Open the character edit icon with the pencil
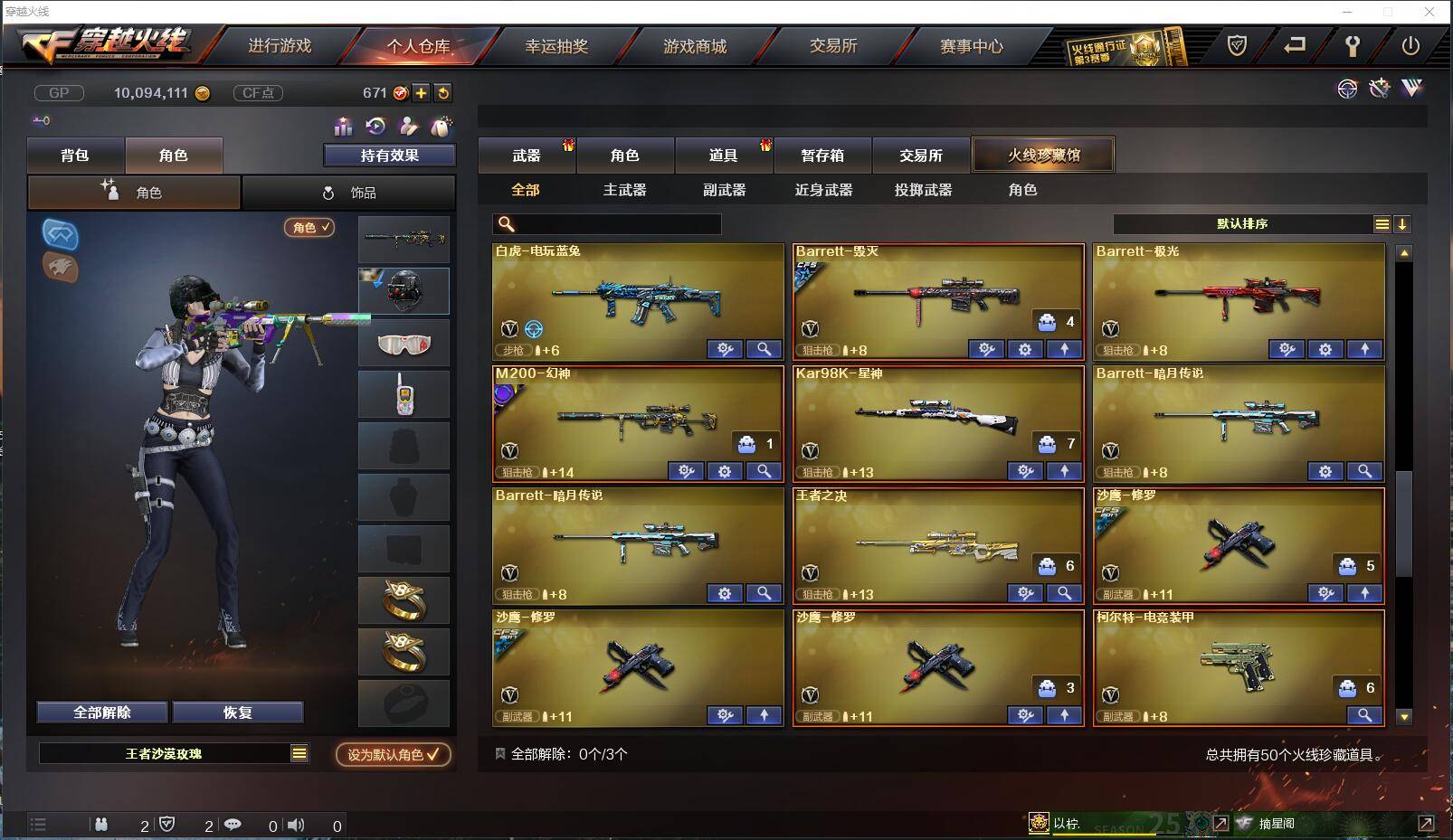This screenshot has width=1453, height=840. pyautogui.click(x=408, y=127)
